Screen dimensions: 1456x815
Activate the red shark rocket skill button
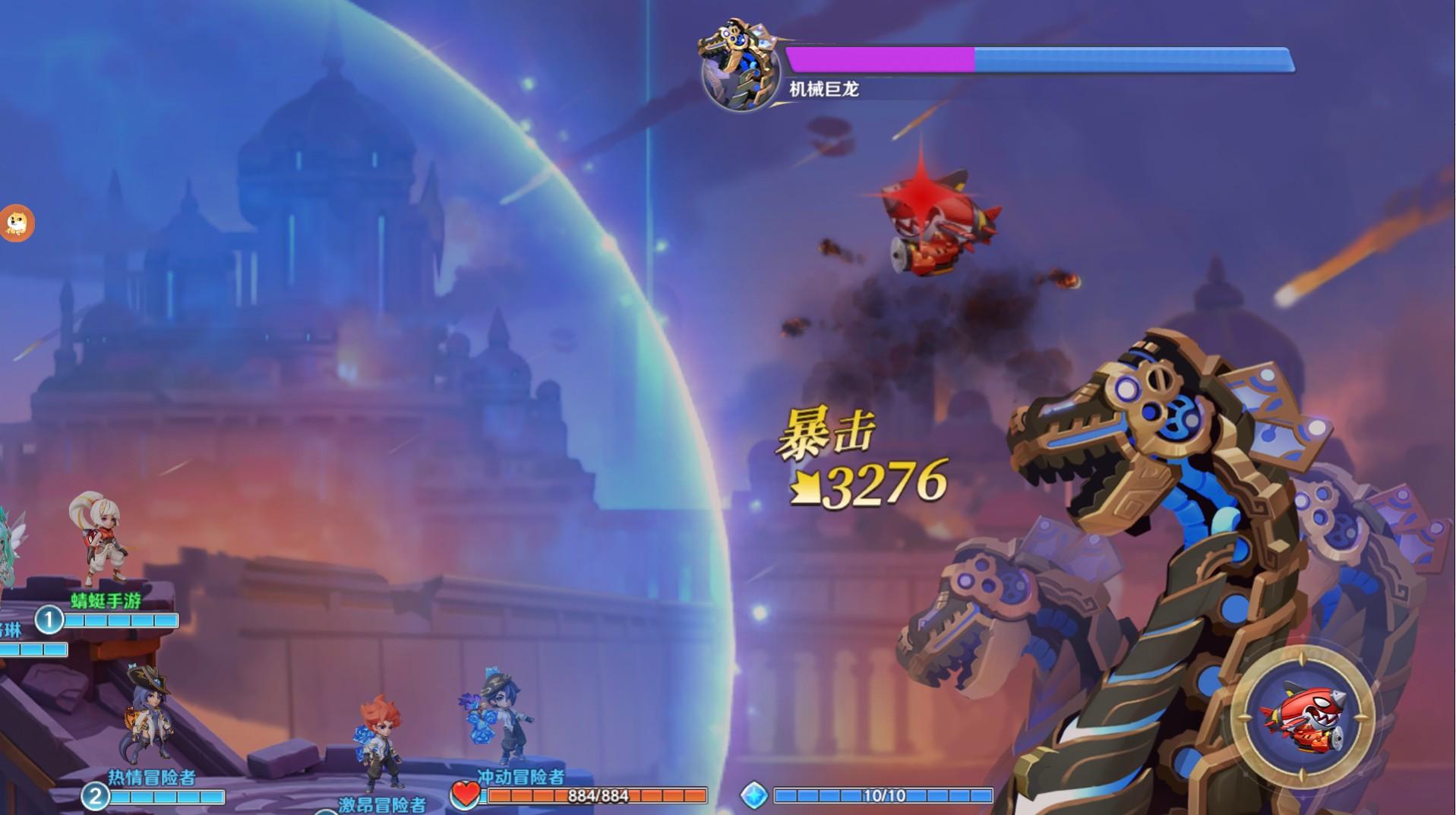coord(1302,719)
